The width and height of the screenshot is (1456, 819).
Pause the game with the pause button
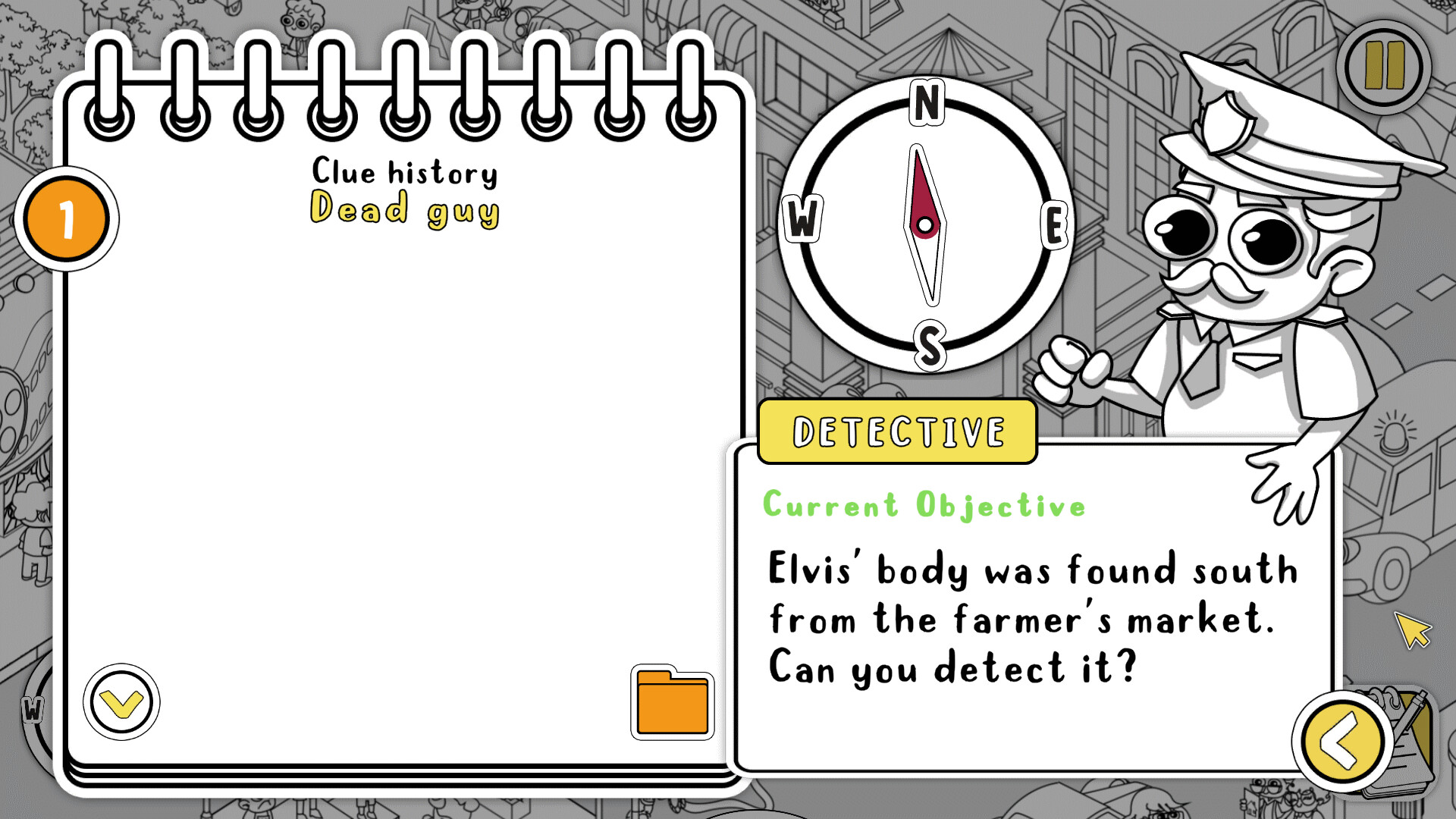tap(1384, 67)
